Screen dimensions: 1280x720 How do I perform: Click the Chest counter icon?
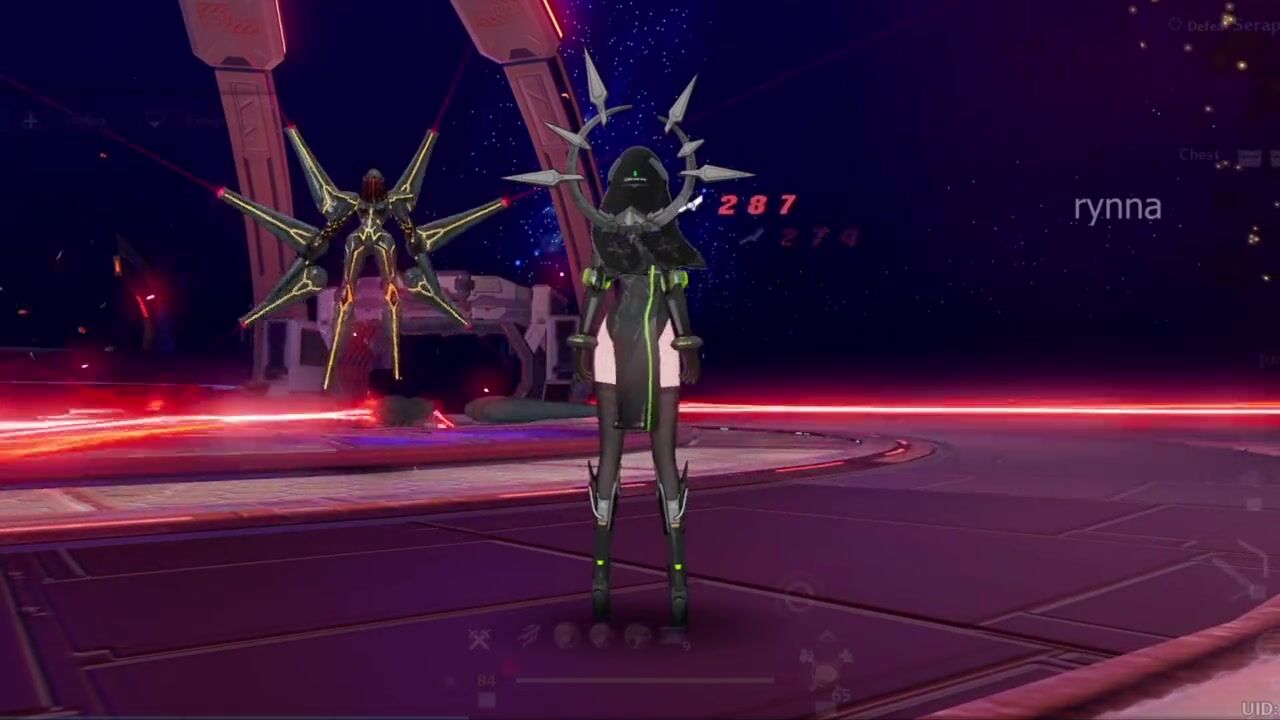click(x=1249, y=157)
